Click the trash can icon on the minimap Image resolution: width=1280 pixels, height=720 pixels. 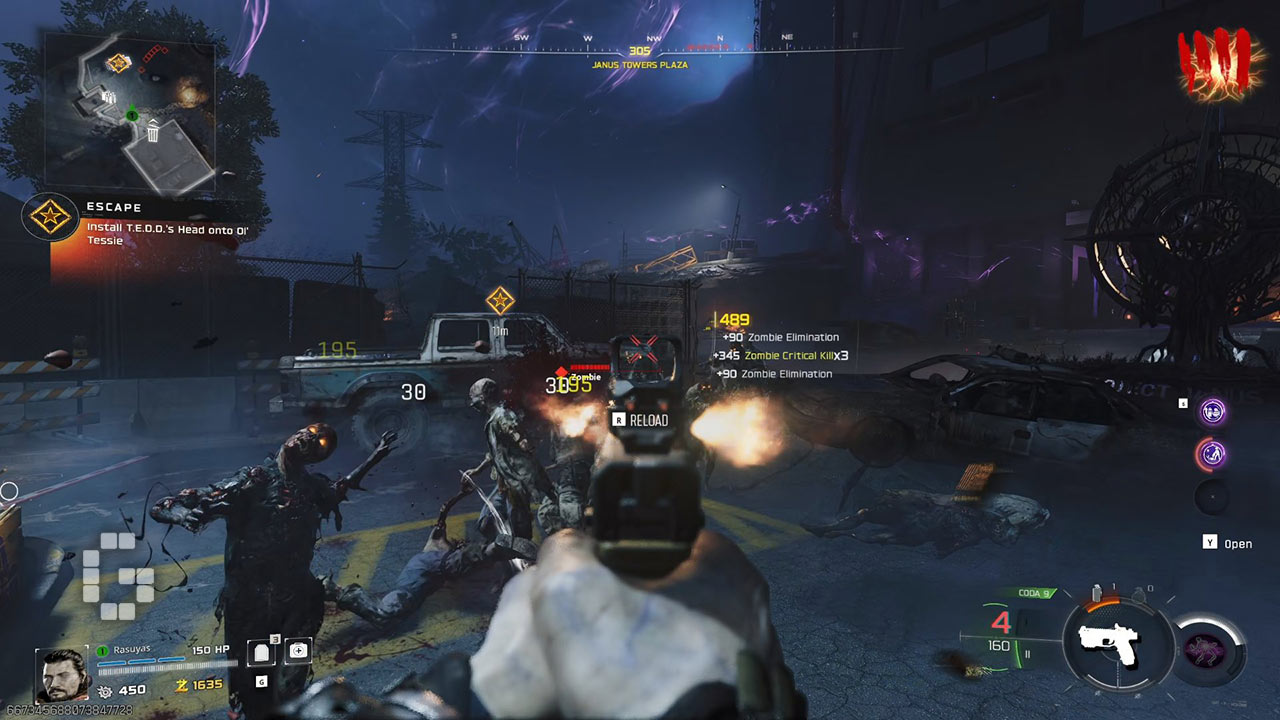(x=153, y=130)
